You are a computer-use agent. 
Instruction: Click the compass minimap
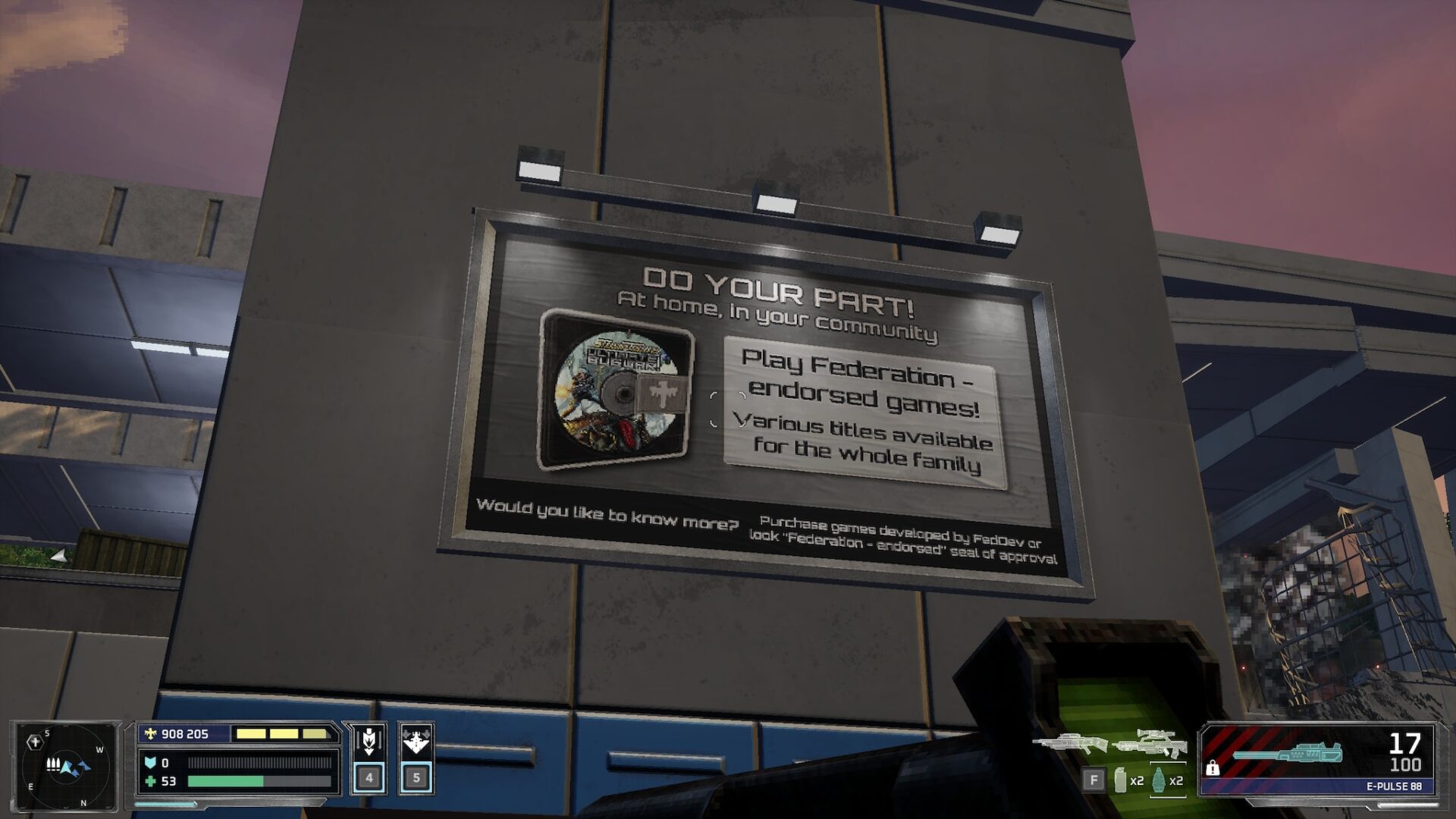pyautogui.click(x=65, y=765)
